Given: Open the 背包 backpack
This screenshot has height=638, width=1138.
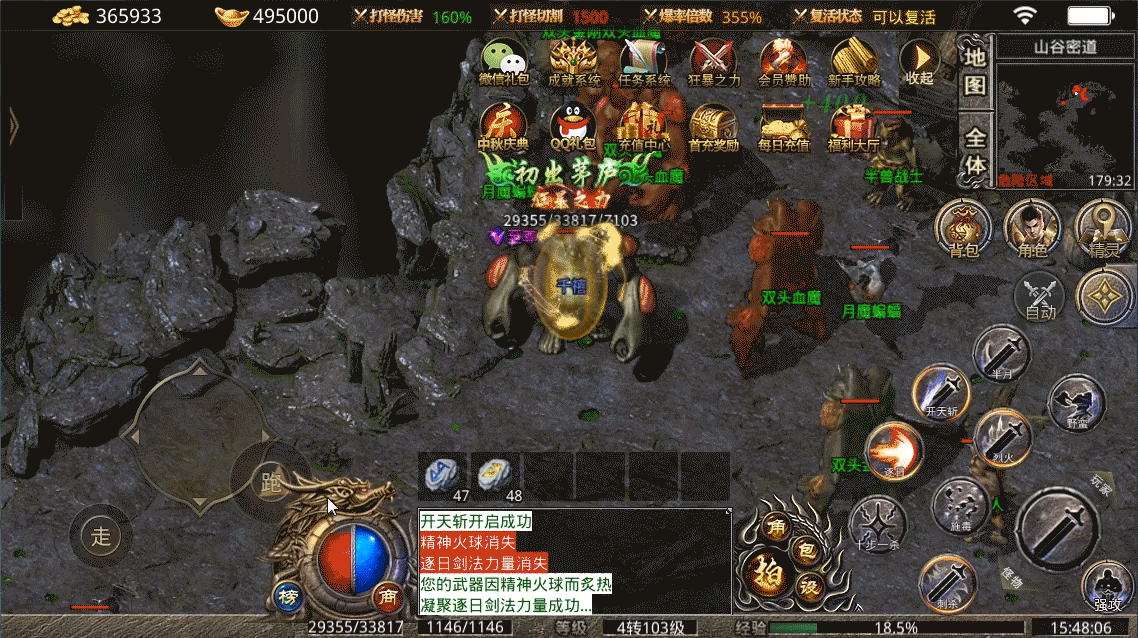Looking at the screenshot, I should (x=962, y=228).
